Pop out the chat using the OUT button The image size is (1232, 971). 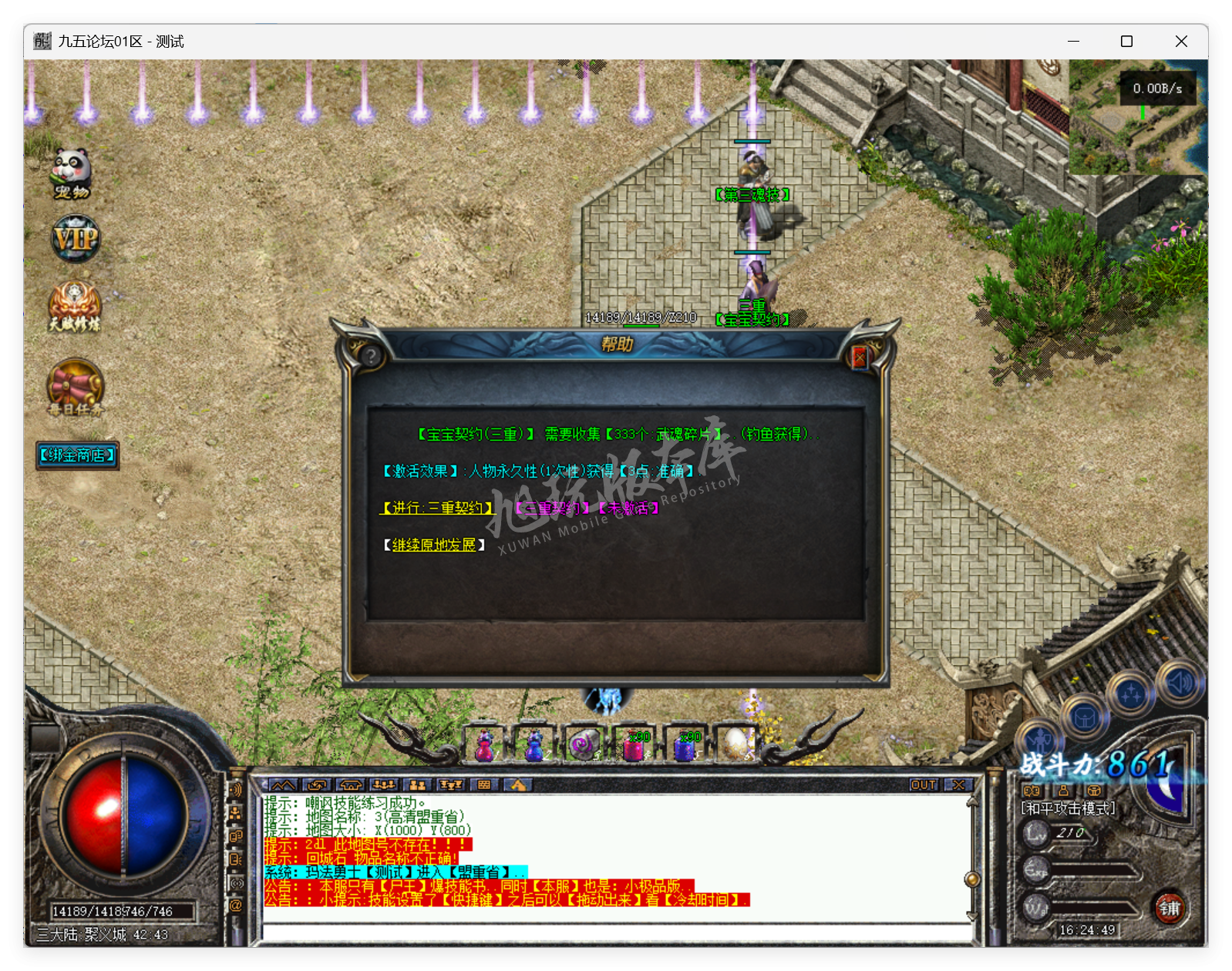click(x=922, y=785)
